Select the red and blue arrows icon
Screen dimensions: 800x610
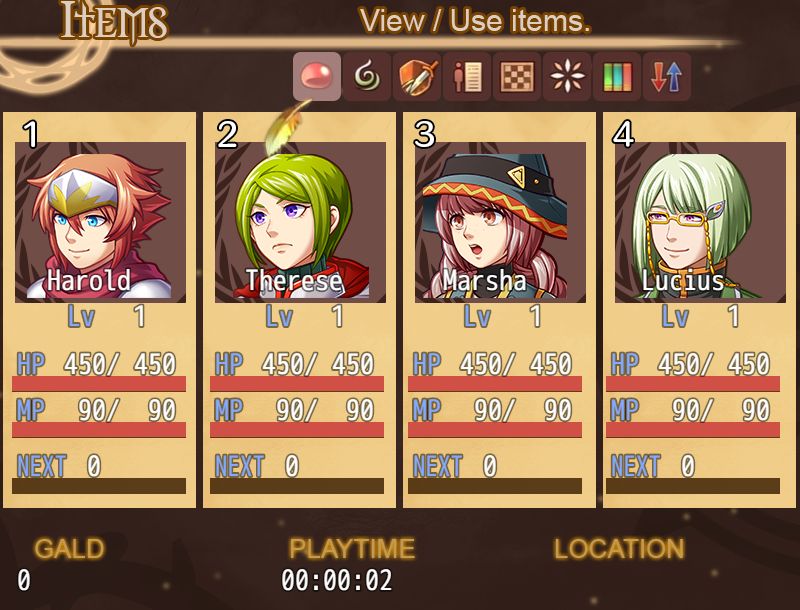[x=667, y=77]
